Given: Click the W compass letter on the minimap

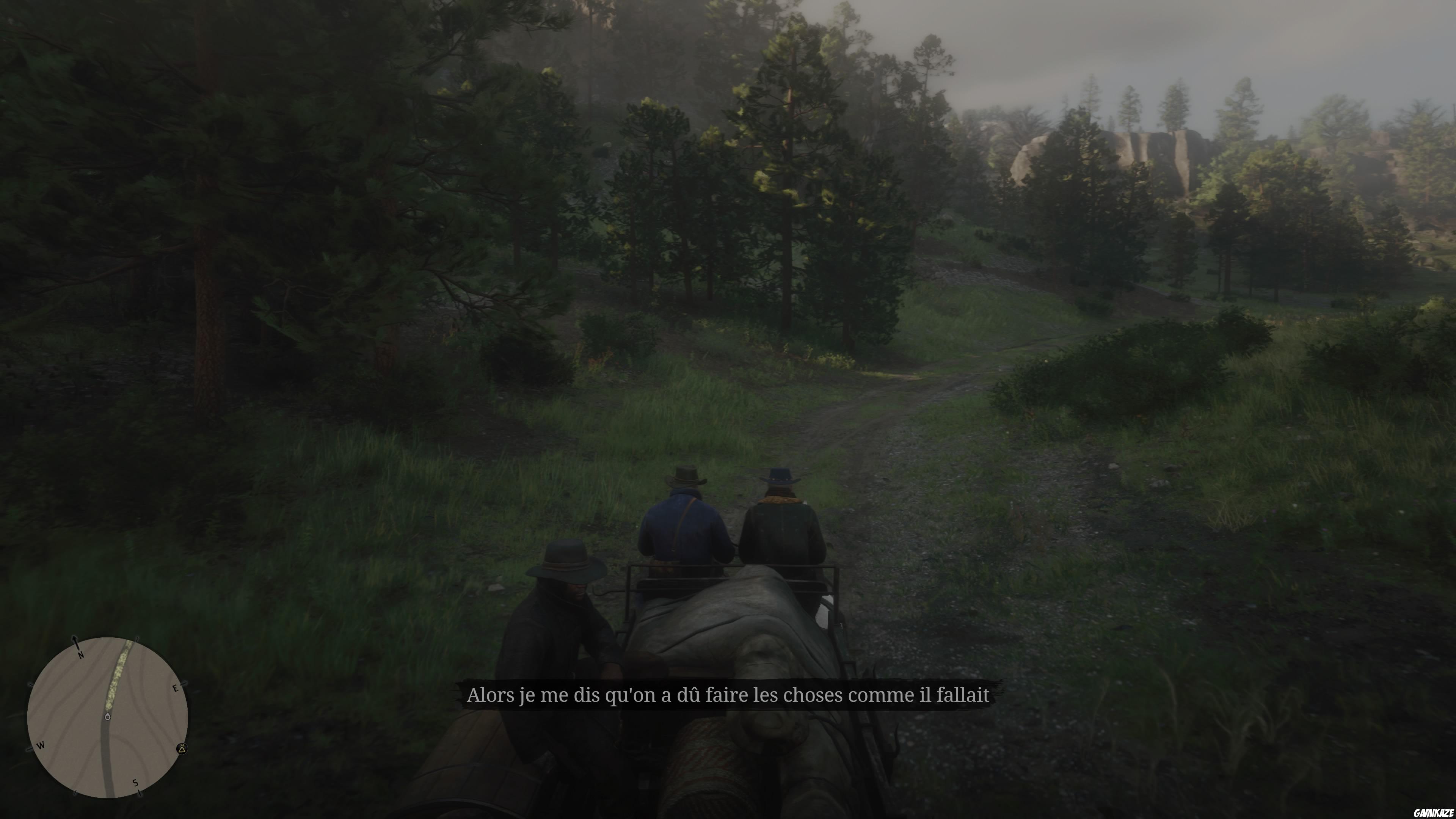Looking at the screenshot, I should [x=41, y=746].
